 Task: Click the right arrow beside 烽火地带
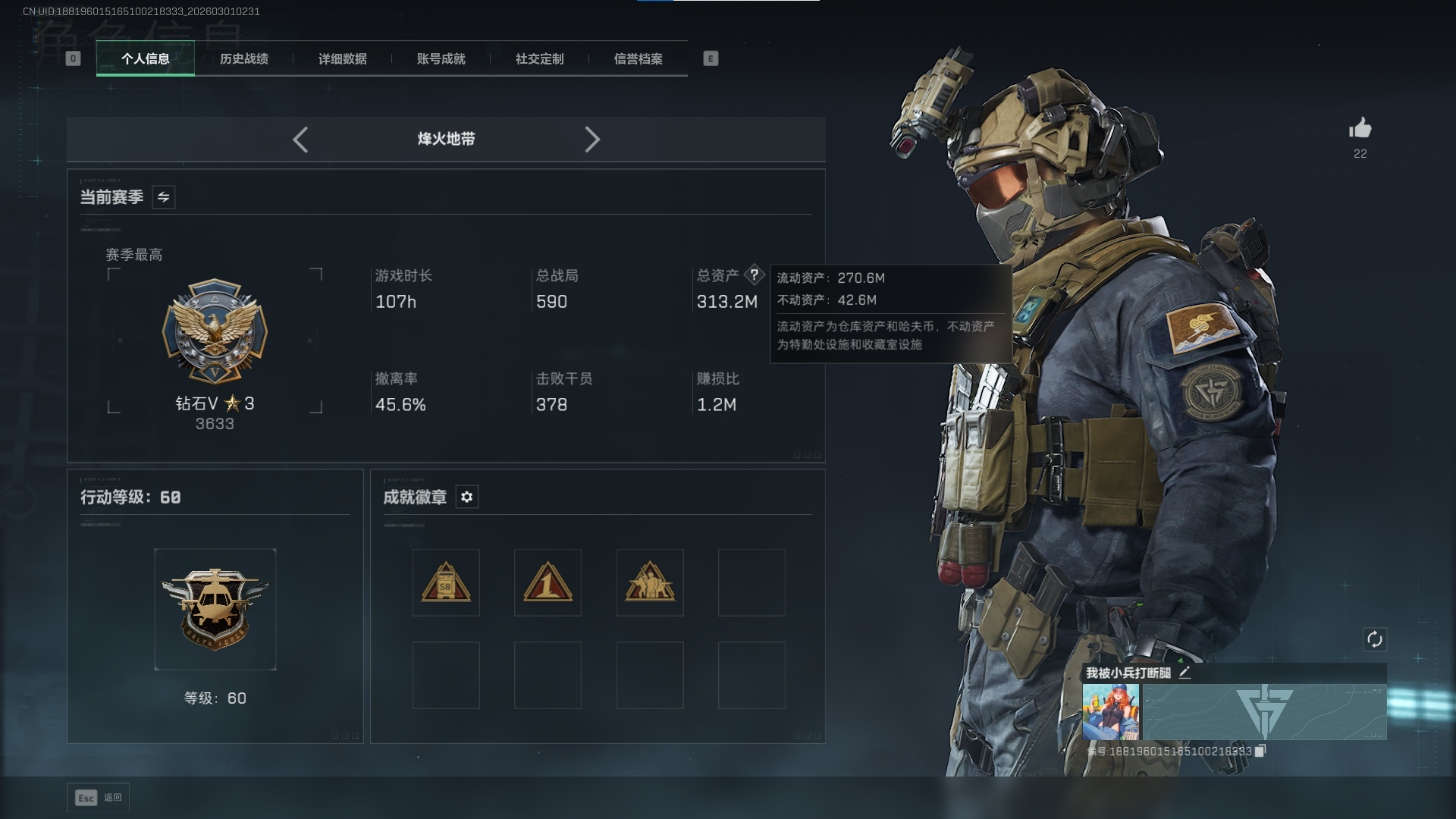pos(592,140)
